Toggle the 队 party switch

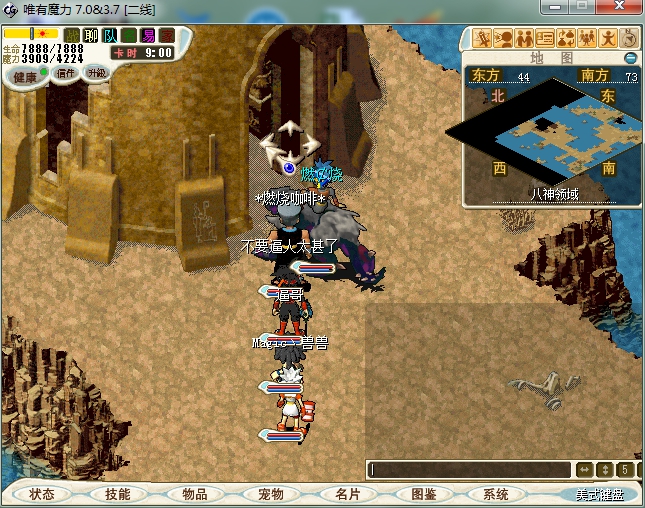pyautogui.click(x=110, y=36)
